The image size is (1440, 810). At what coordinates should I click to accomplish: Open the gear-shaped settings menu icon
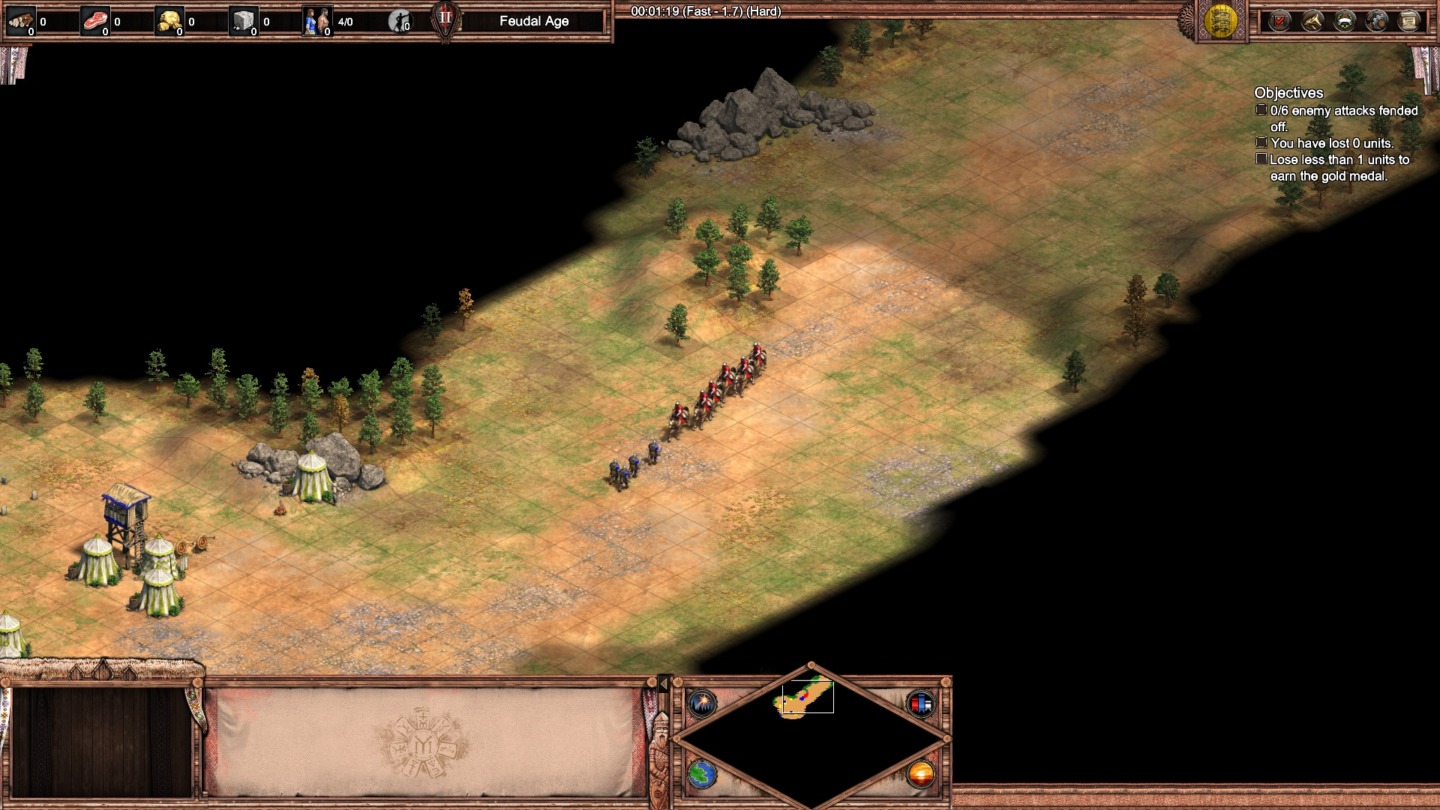pyautogui.click(x=1377, y=20)
